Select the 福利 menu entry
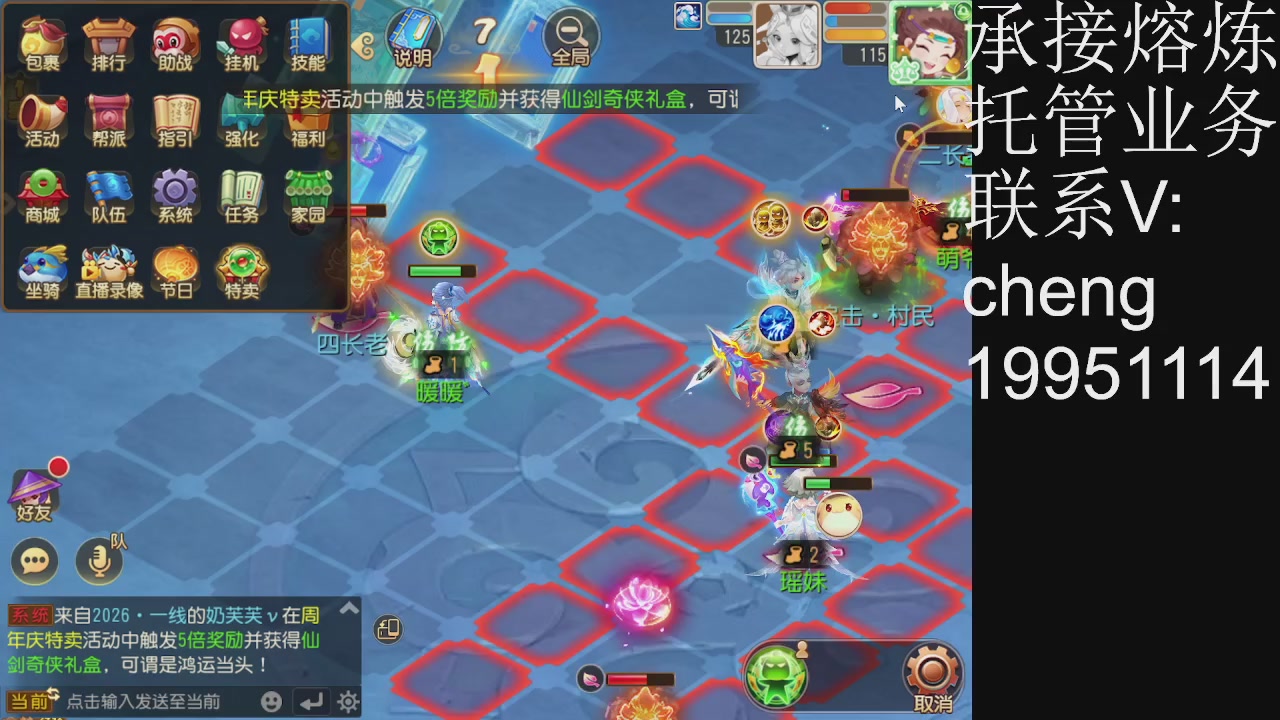Image resolution: width=1280 pixels, height=720 pixels. [x=308, y=118]
